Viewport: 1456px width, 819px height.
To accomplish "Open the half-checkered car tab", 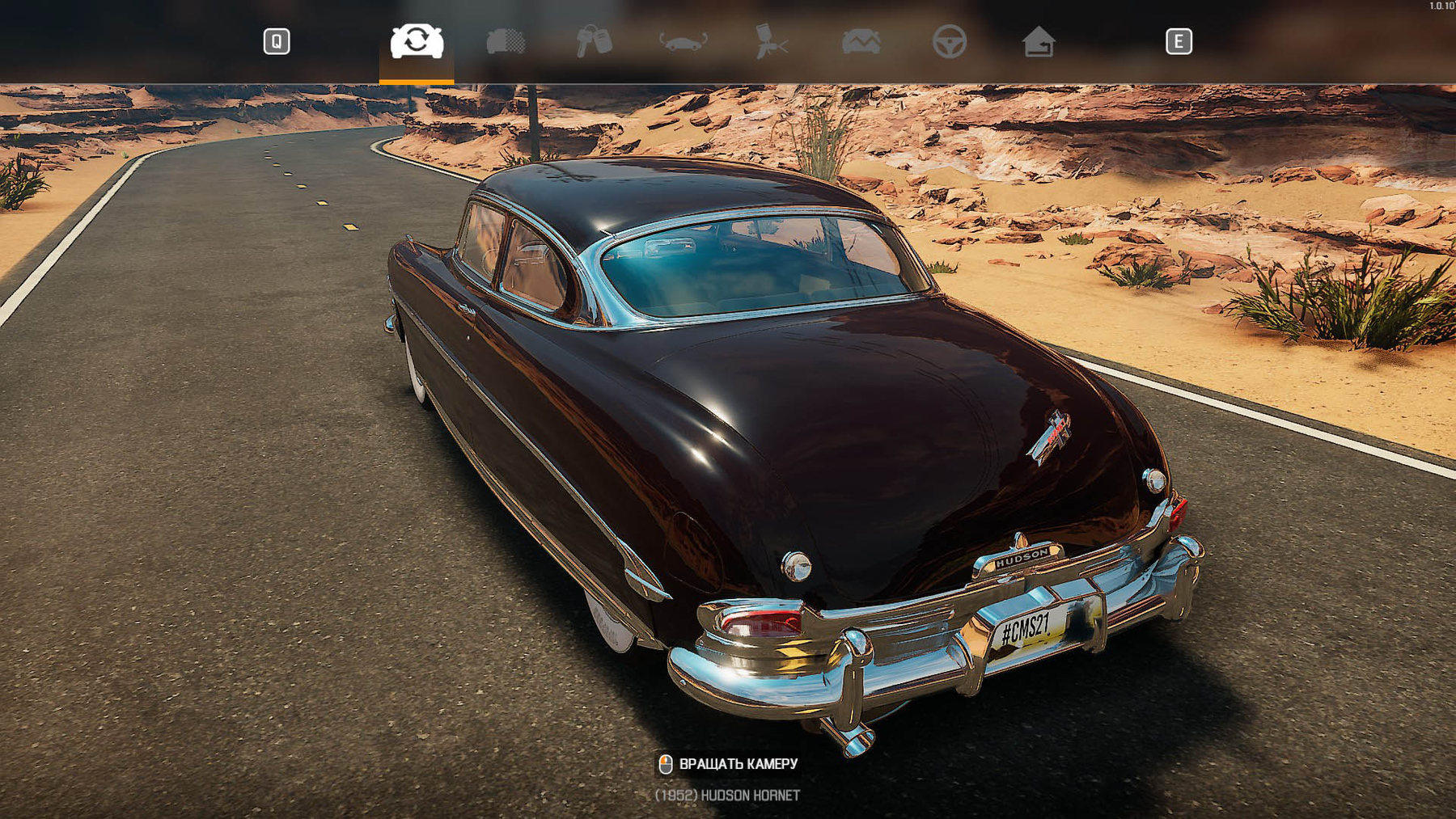I will 506,41.
